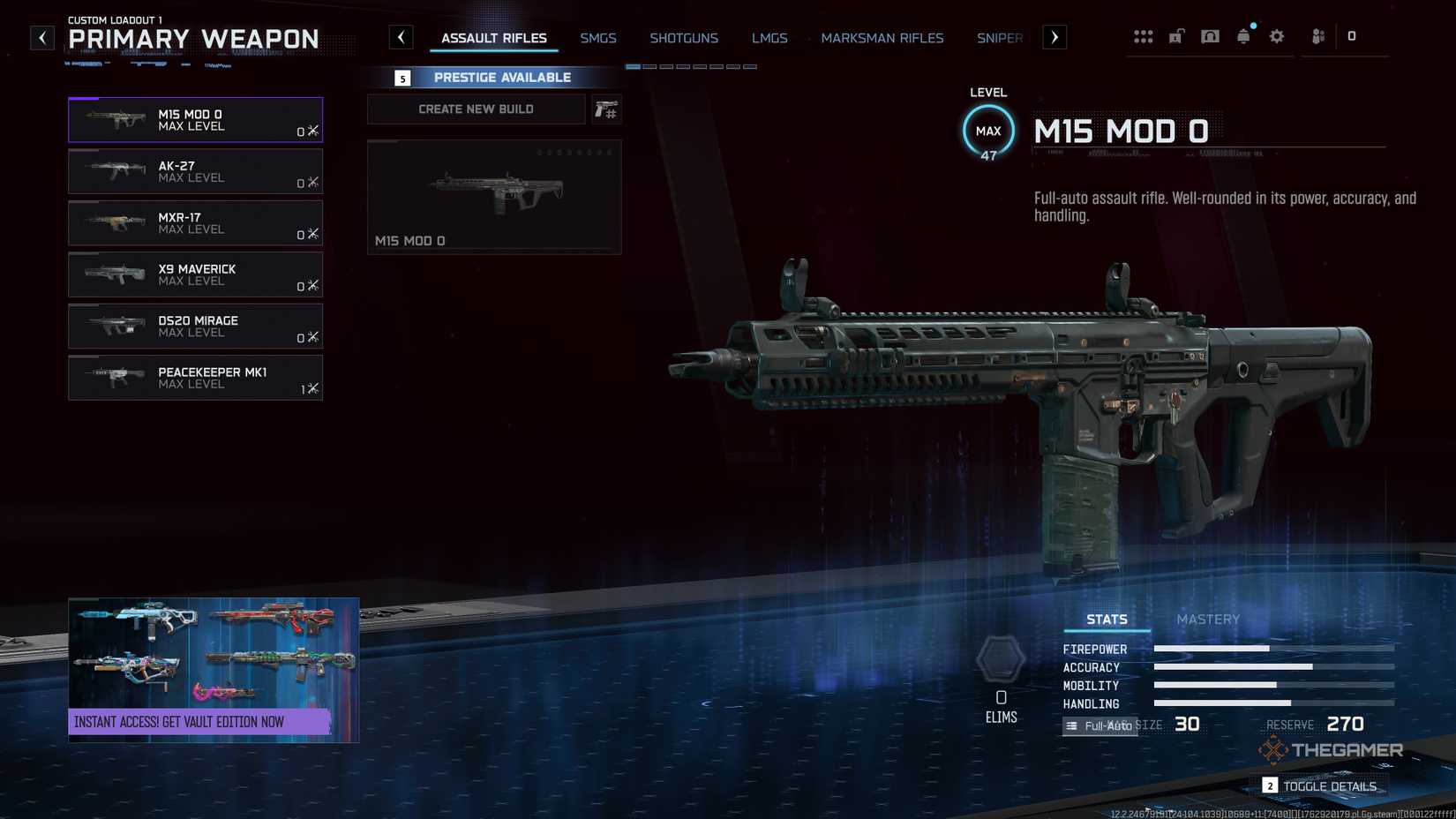Select the featured store lock icon
Image resolution: width=1456 pixels, height=819 pixels.
coord(1176,36)
